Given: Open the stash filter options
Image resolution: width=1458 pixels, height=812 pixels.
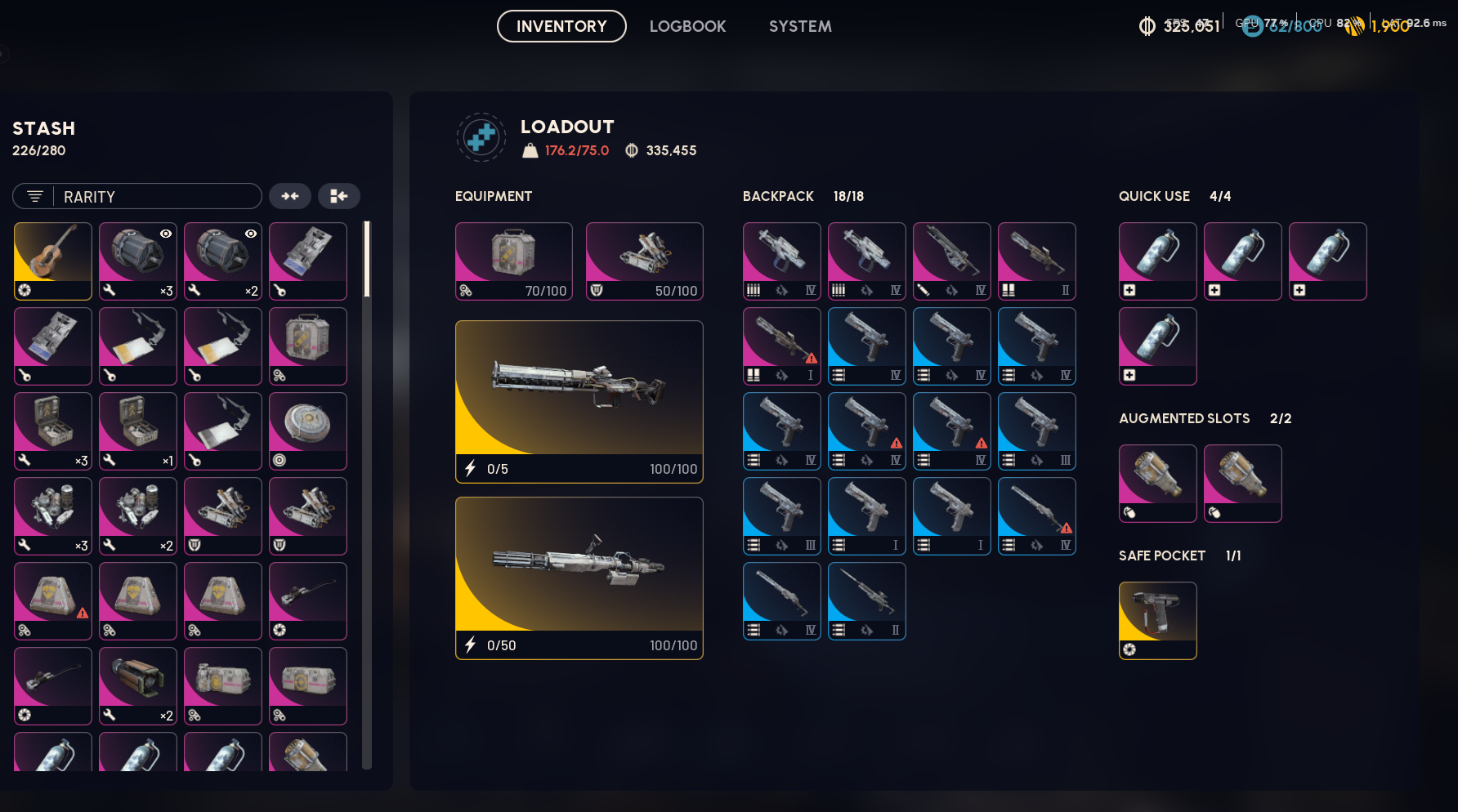Looking at the screenshot, I should pyautogui.click(x=34, y=196).
